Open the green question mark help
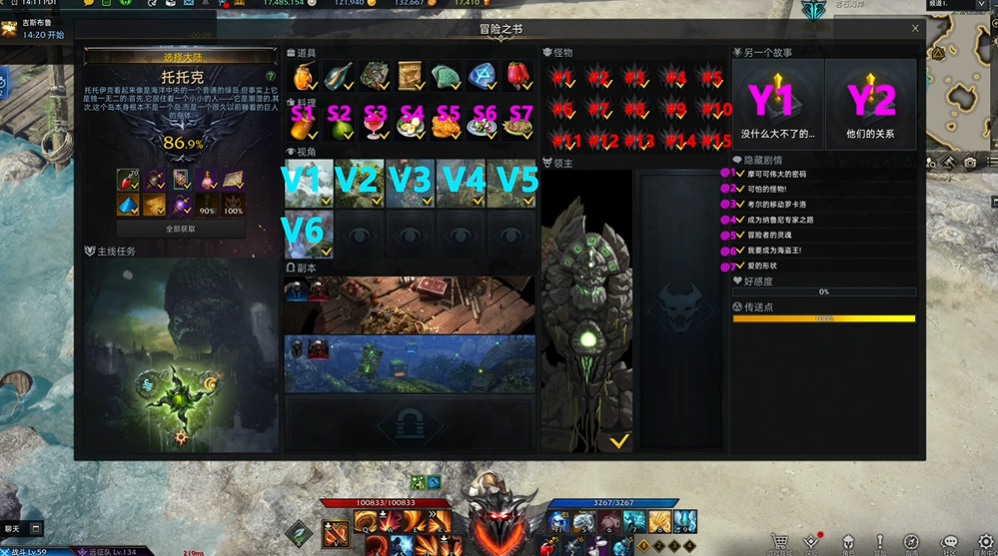 click(270, 76)
